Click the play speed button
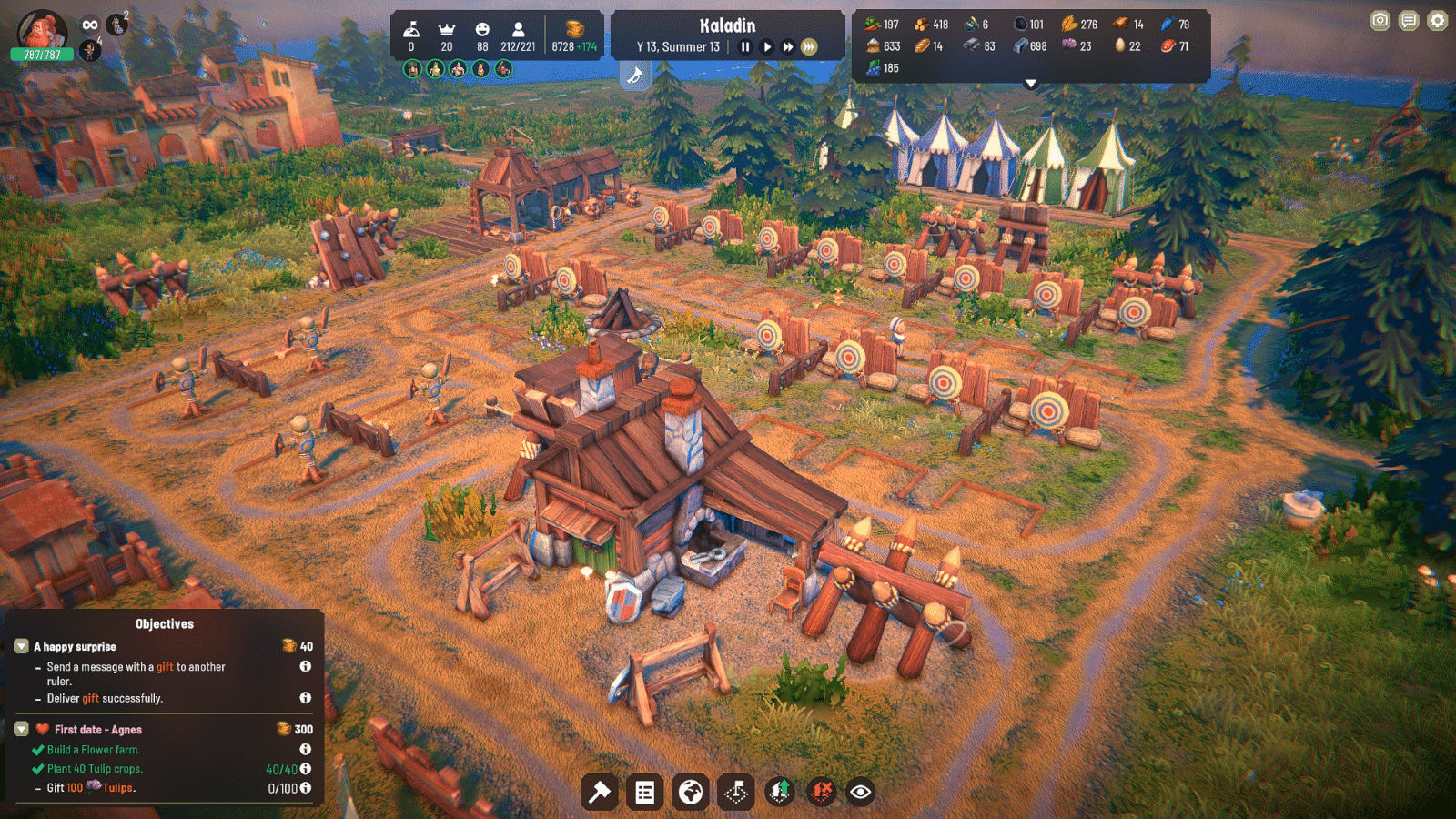 (768, 46)
